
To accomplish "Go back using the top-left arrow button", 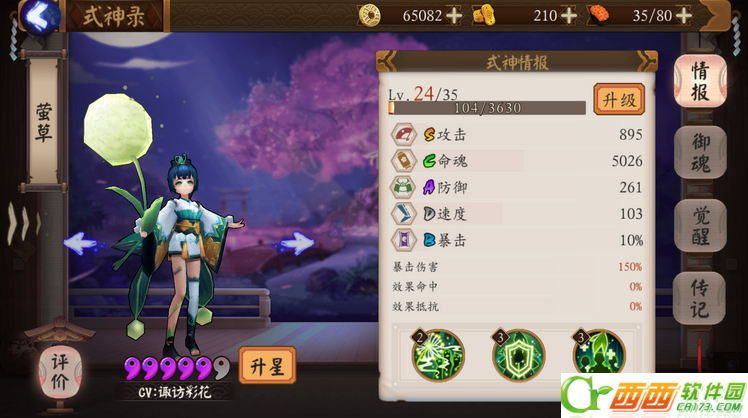I will click(x=38, y=16).
